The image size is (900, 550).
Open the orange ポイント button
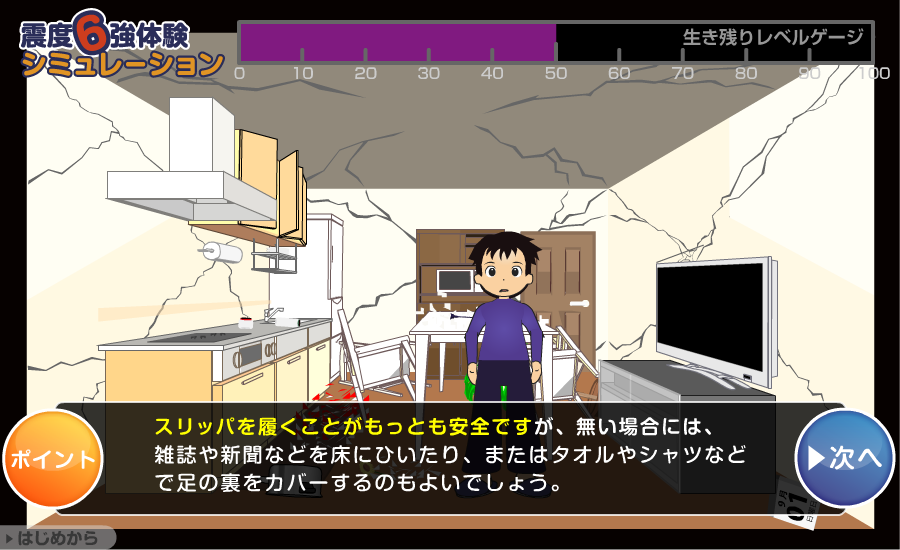pyautogui.click(x=53, y=460)
